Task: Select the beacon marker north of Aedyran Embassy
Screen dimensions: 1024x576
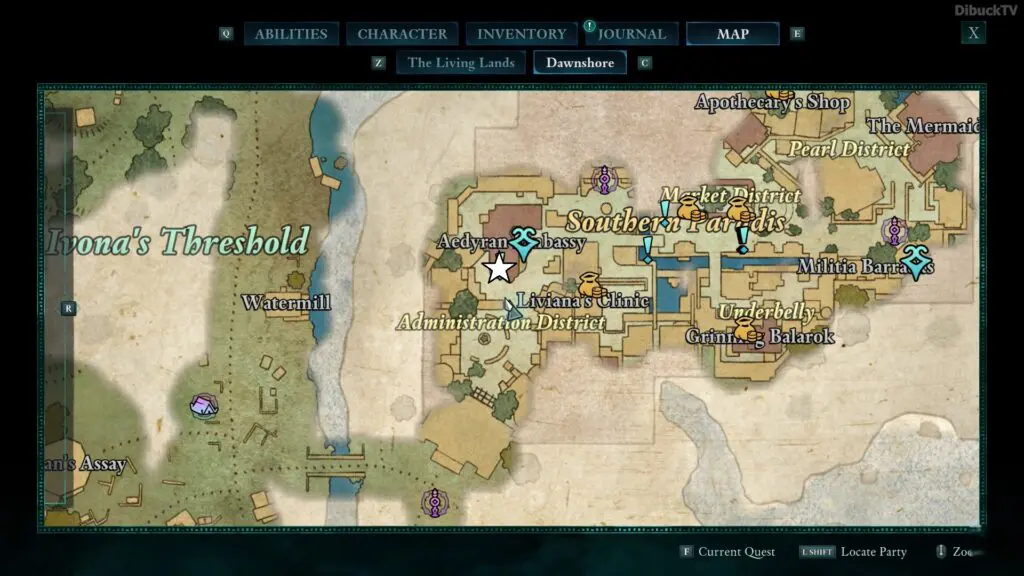Action: (603, 180)
